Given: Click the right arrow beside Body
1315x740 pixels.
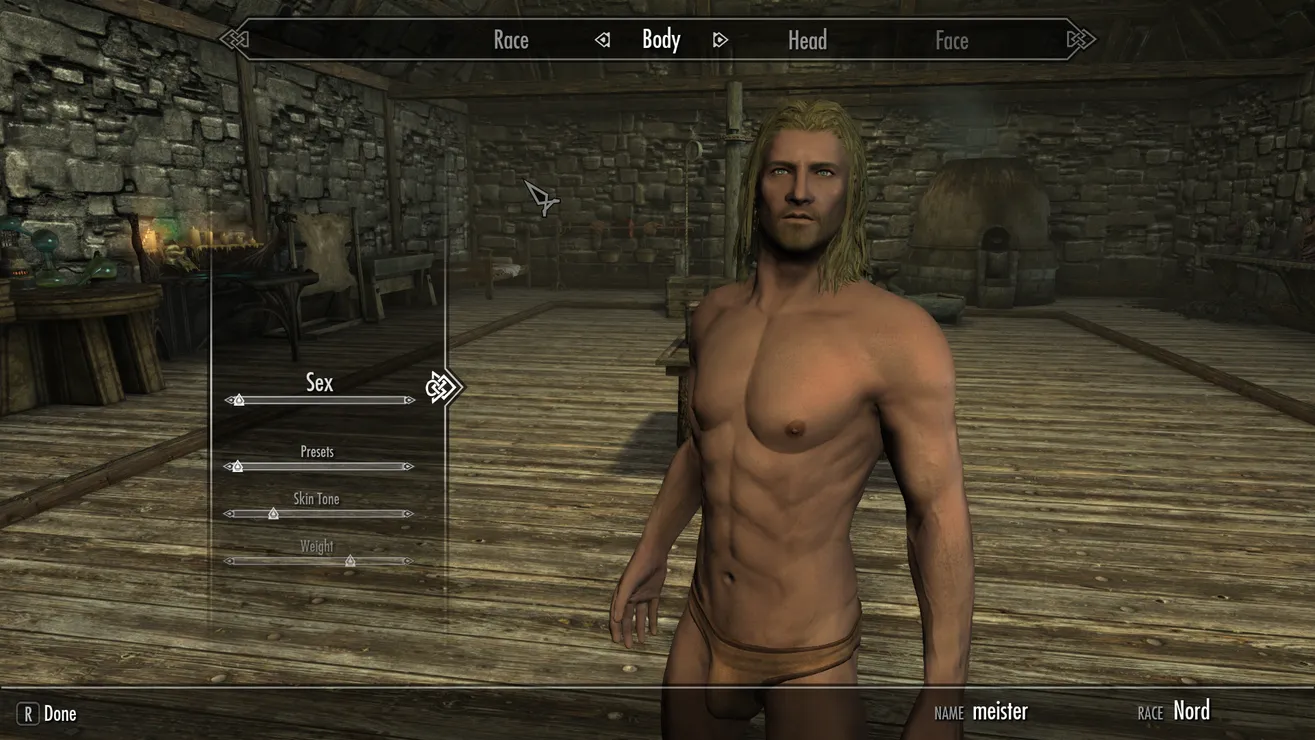Looking at the screenshot, I should [720, 40].
